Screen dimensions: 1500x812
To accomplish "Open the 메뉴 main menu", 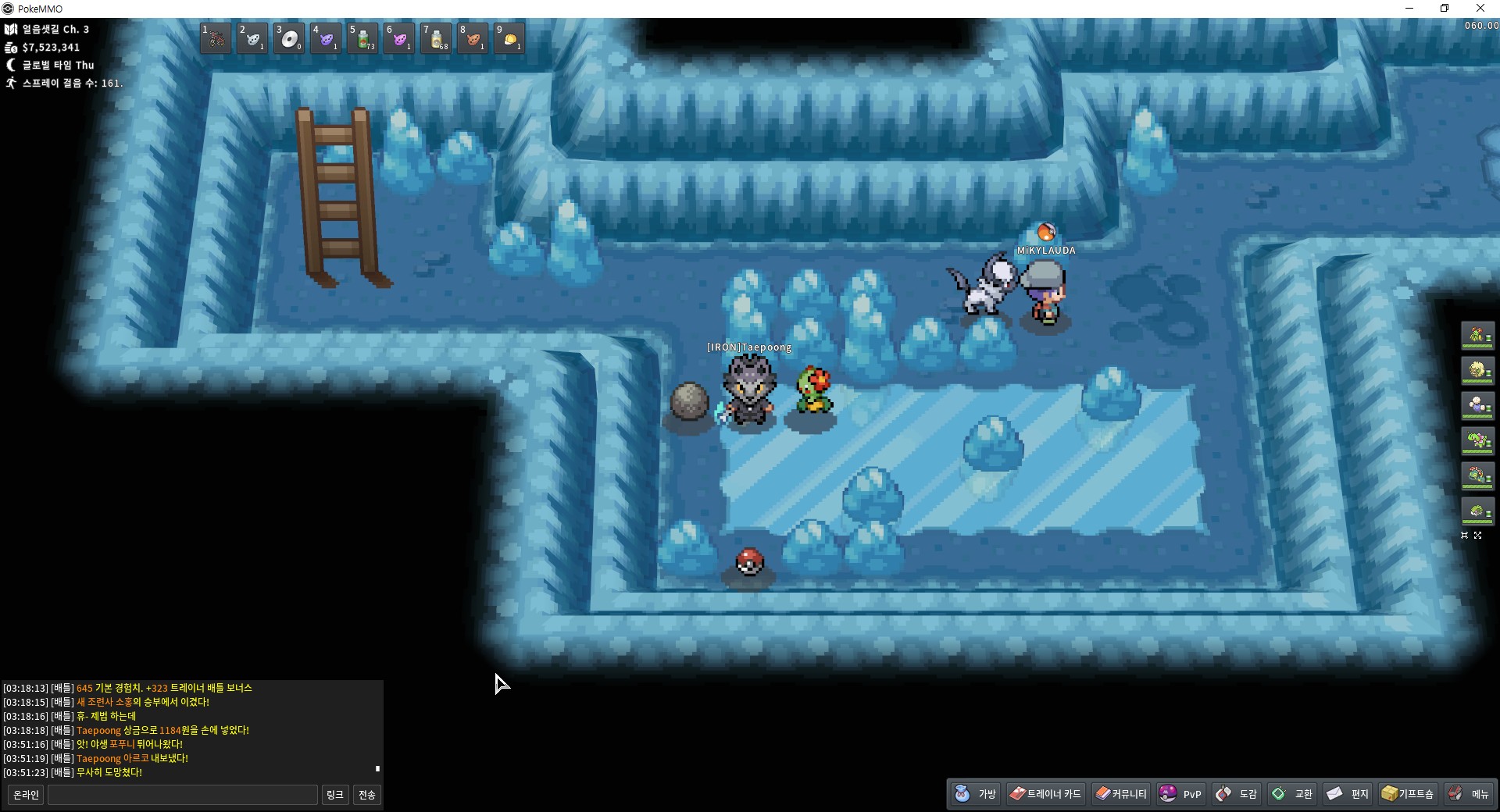I will (x=1469, y=794).
